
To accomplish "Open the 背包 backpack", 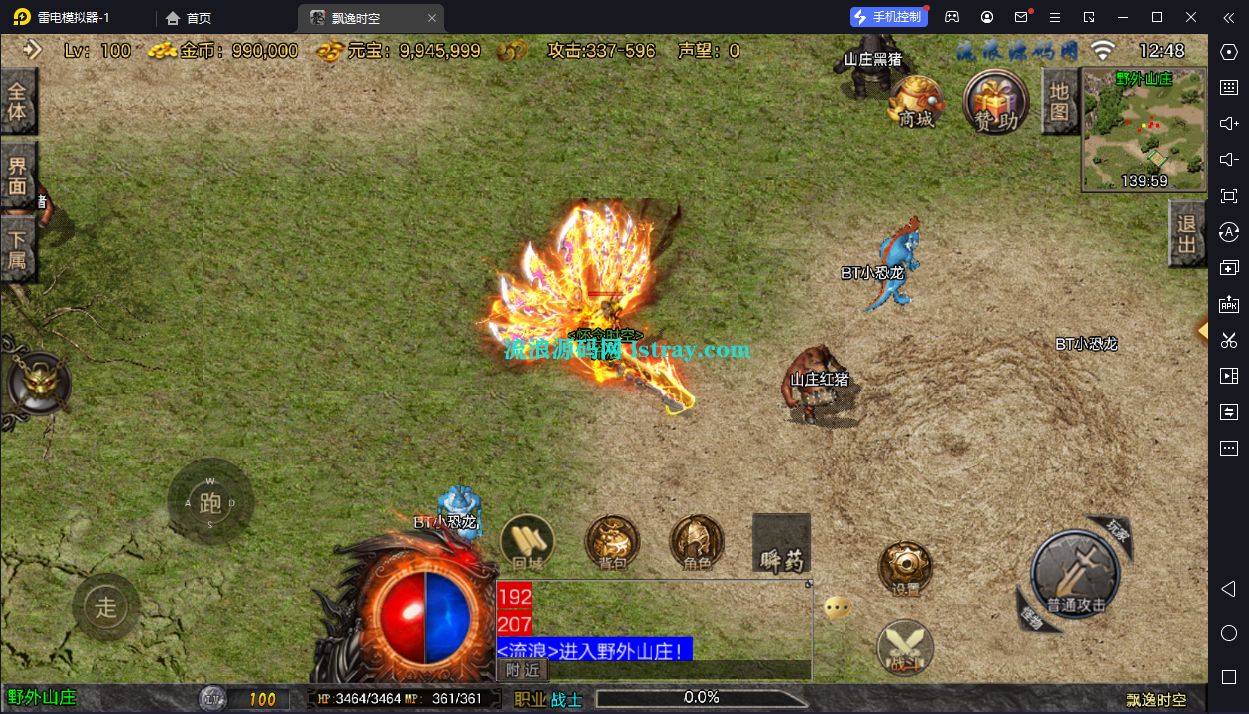I will click(612, 544).
